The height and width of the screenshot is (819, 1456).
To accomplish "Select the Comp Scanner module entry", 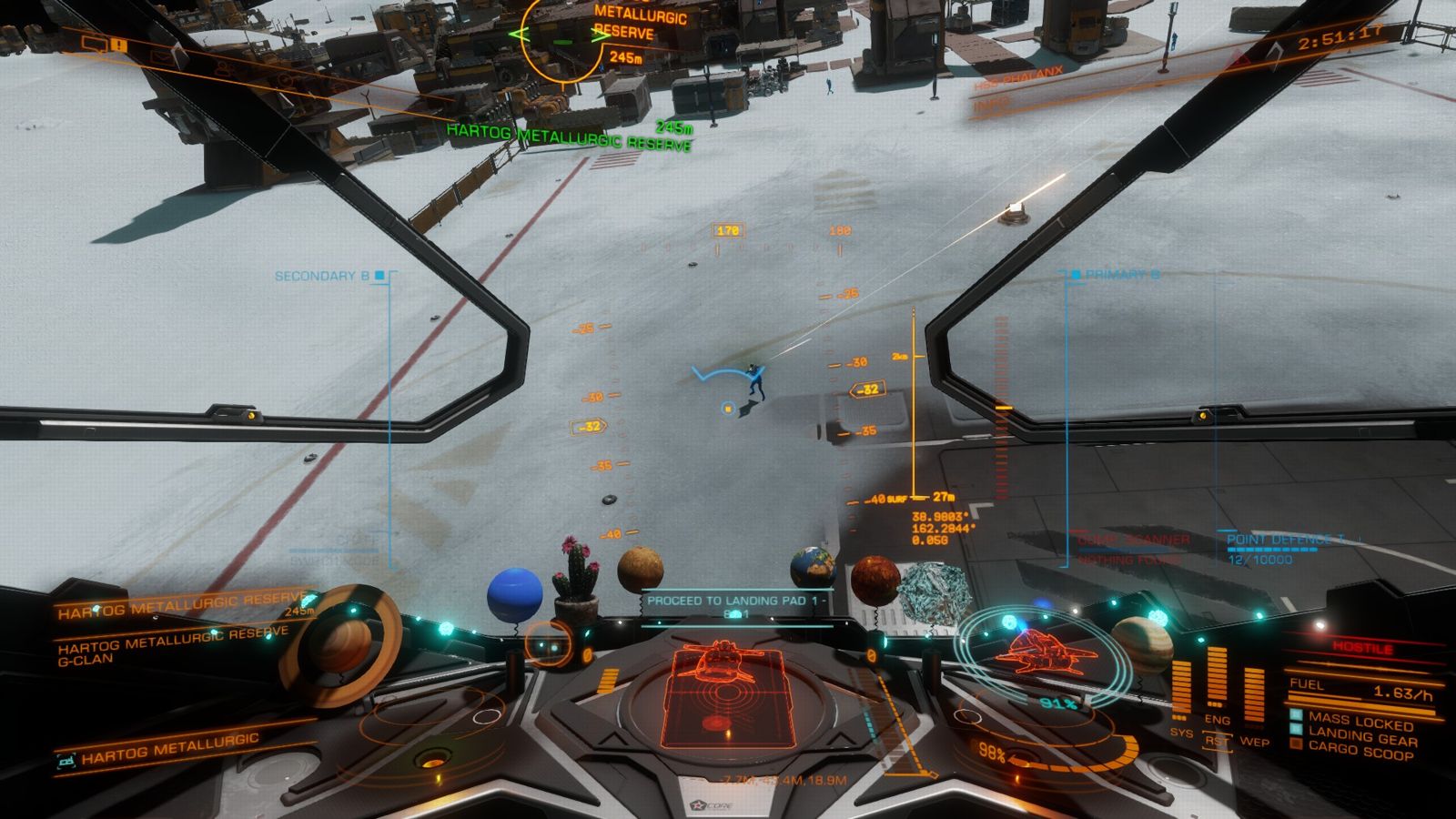I will (1132, 541).
